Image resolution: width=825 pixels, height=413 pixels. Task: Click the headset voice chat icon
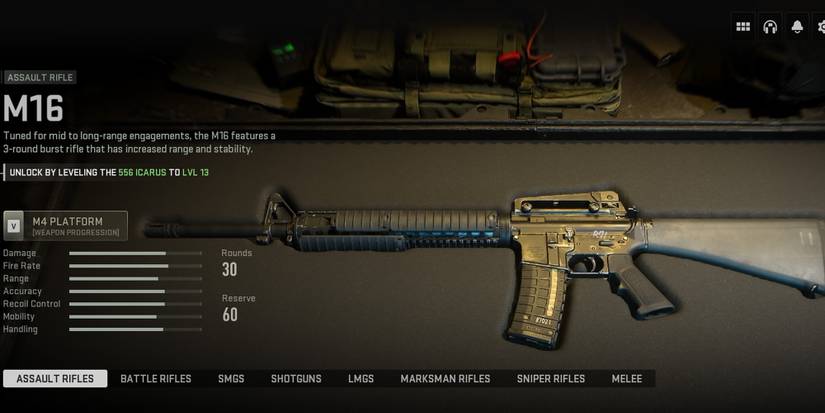tap(770, 27)
